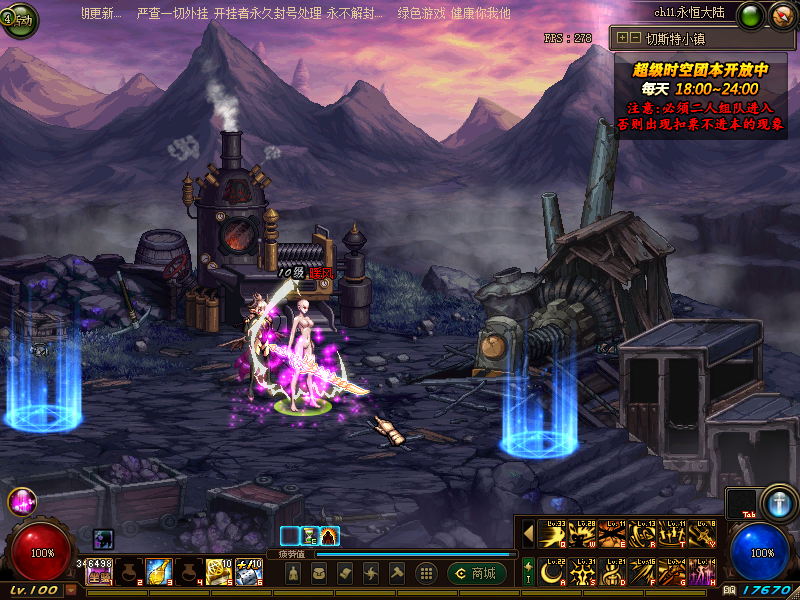Open the compass map icon
This screenshot has height=600, width=800.
click(x=780, y=17)
